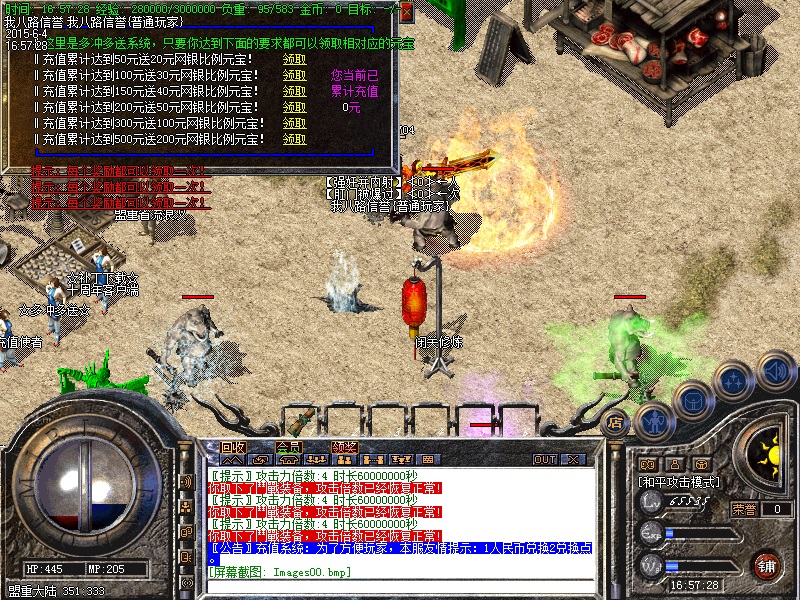
Task: Click the speaker sound round button
Action: pyautogui.click(x=774, y=372)
